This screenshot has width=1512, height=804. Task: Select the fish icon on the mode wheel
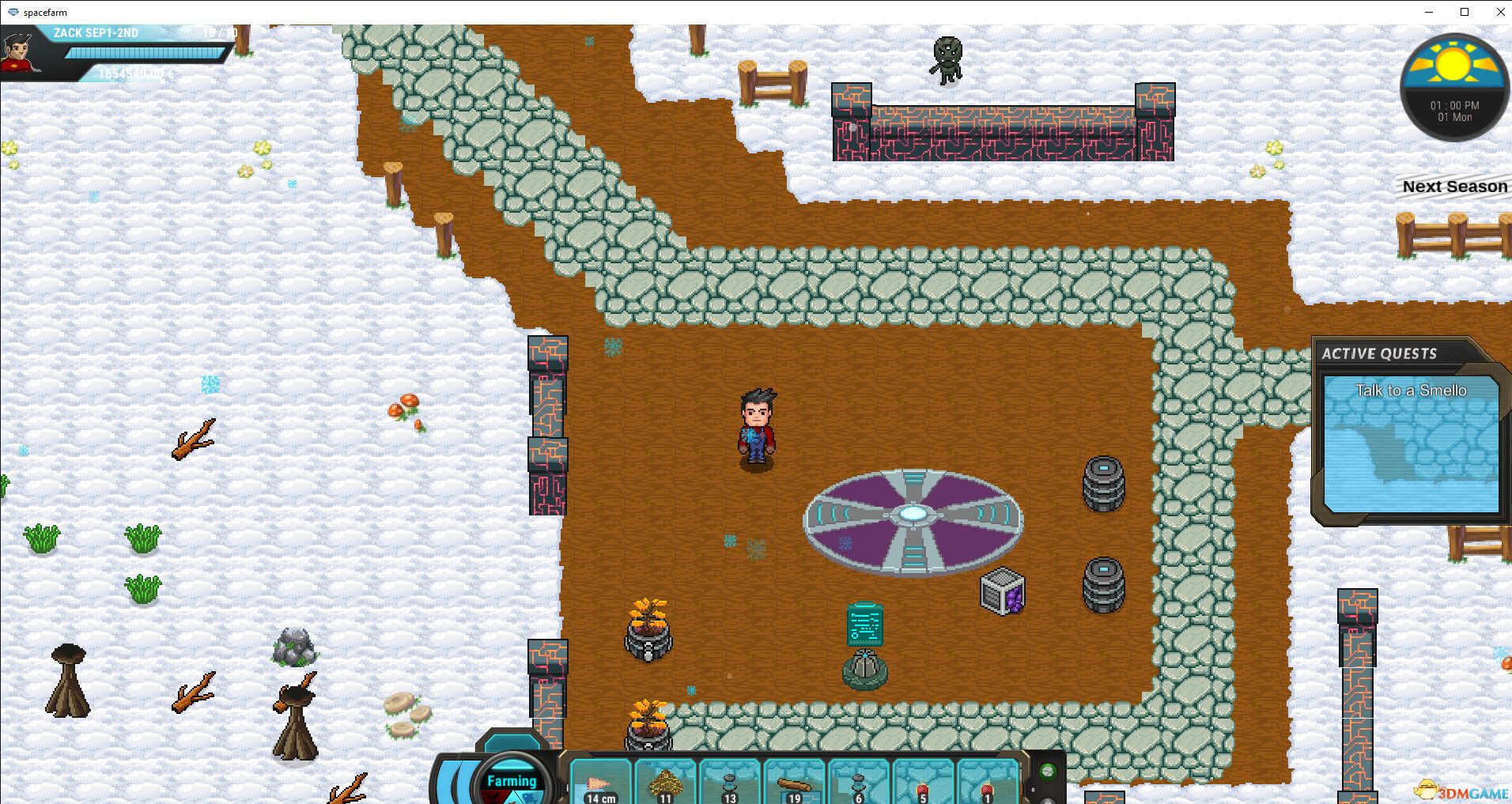tap(528, 797)
